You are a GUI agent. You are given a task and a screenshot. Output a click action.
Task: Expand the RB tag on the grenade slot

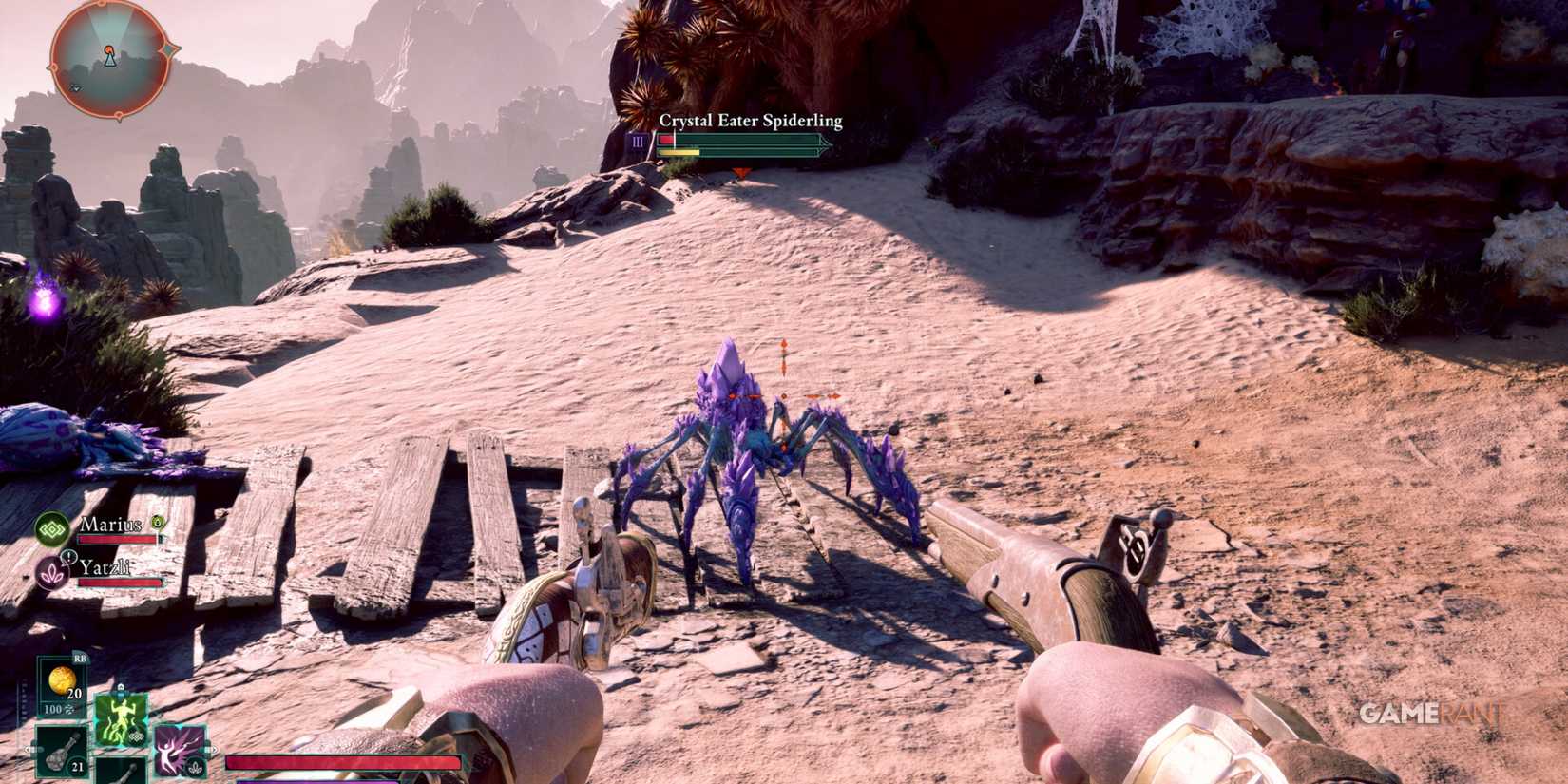point(80,659)
